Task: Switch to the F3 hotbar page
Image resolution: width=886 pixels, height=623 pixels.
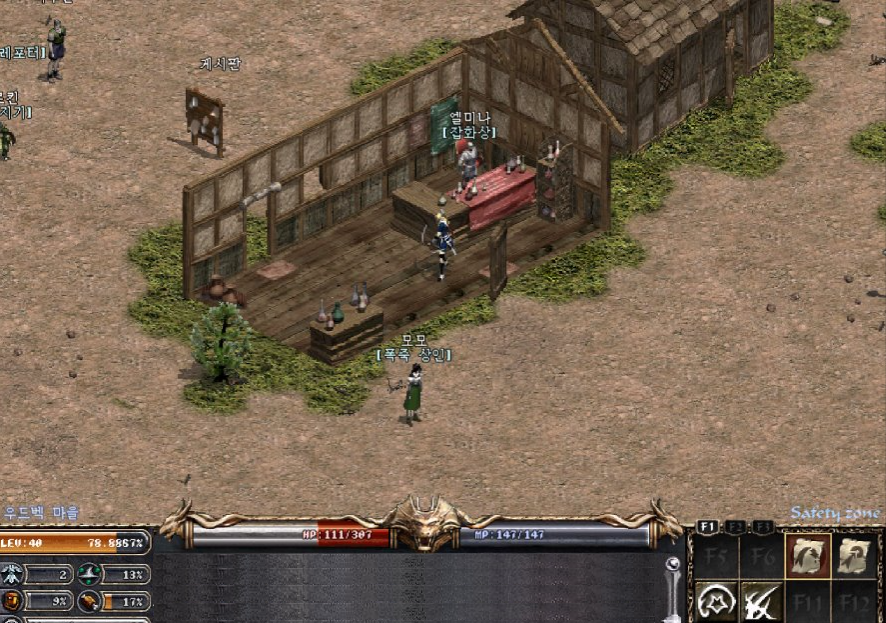Action: 764,526
